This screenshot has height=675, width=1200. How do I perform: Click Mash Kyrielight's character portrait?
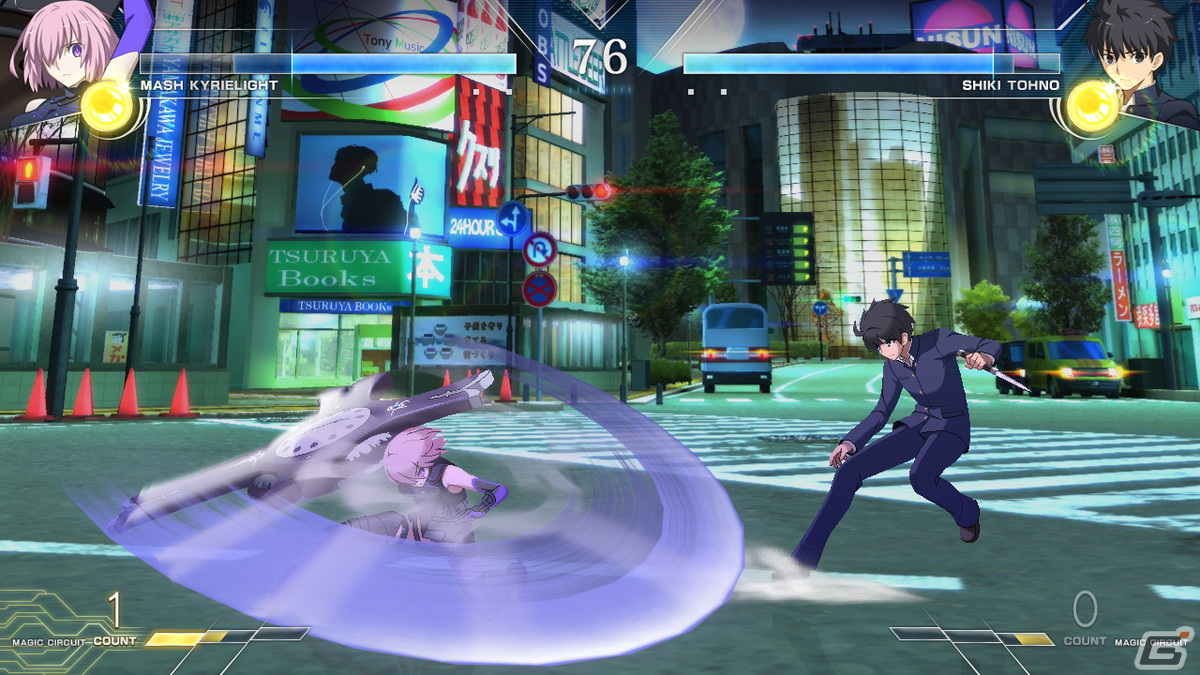click(50, 55)
